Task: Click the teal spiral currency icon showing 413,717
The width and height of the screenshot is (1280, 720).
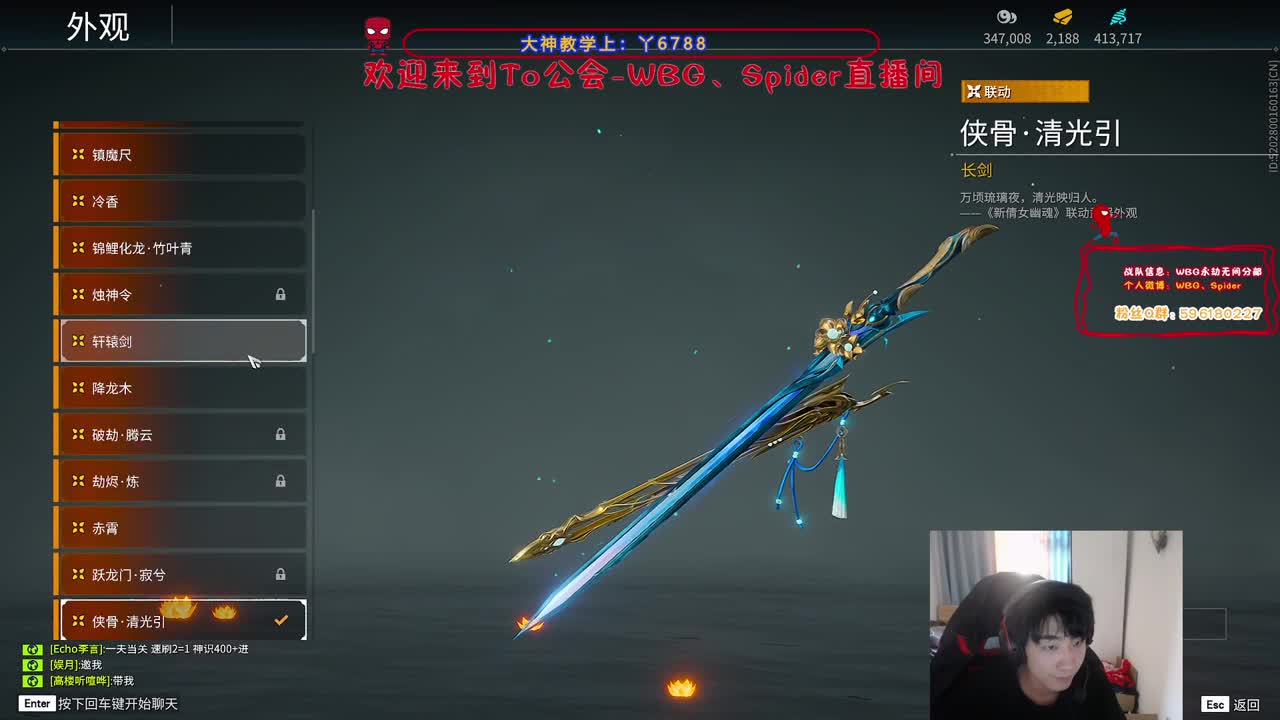Action: click(x=1118, y=16)
